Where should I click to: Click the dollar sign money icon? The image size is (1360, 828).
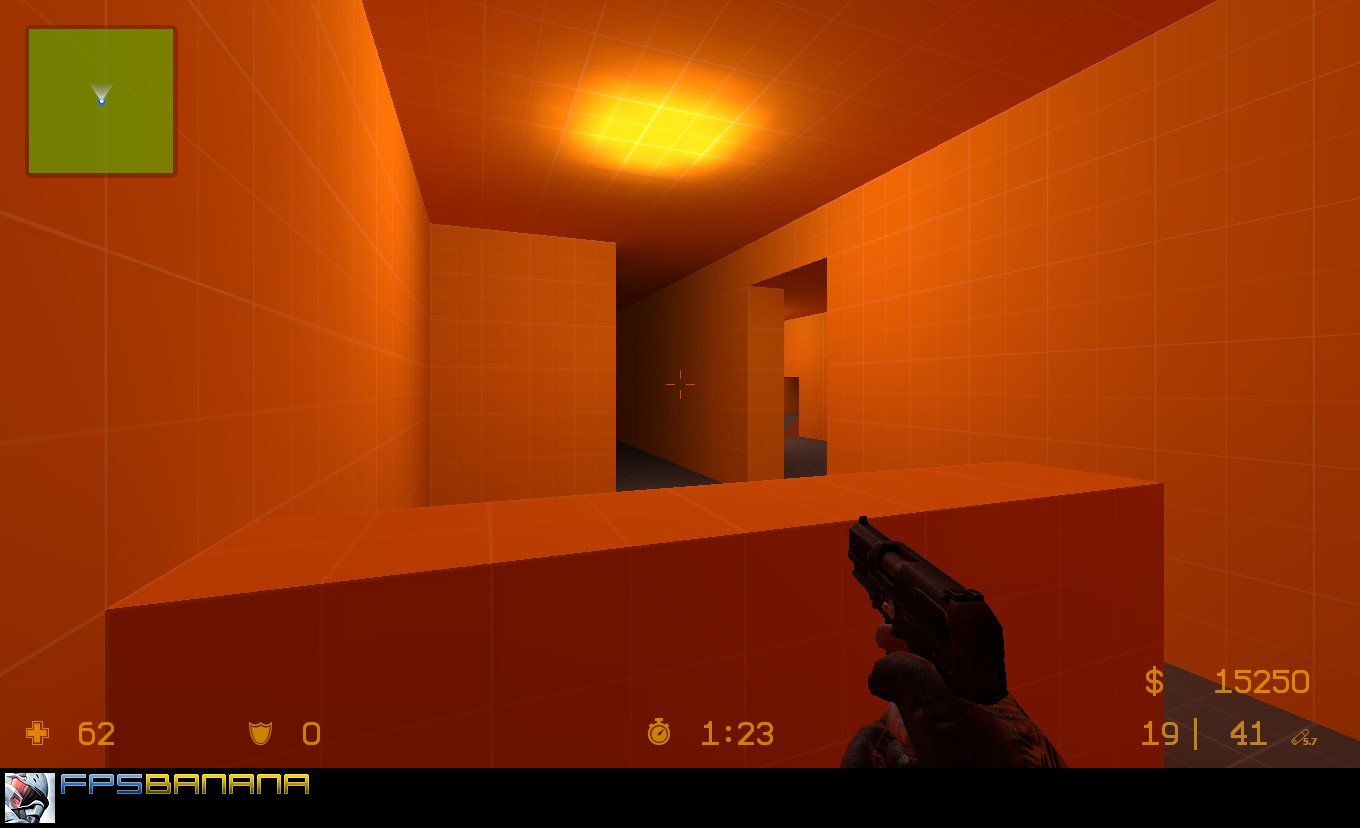click(1156, 681)
